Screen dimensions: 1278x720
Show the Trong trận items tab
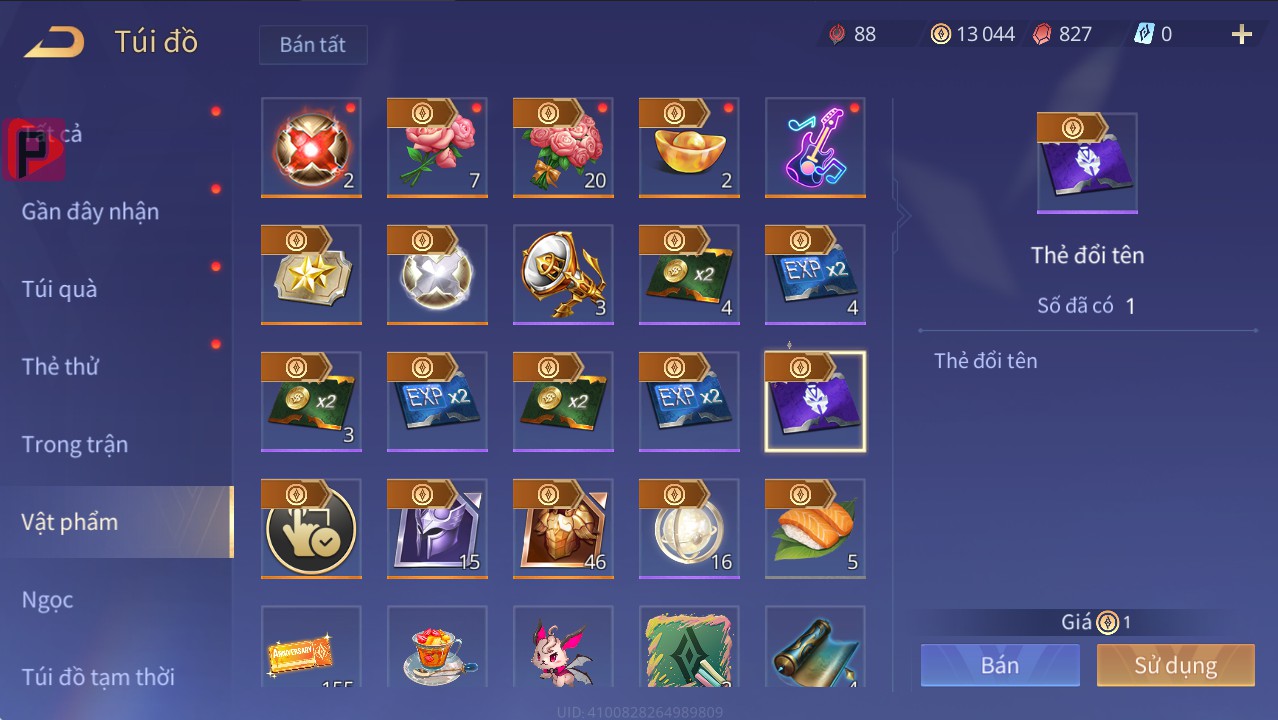75,444
